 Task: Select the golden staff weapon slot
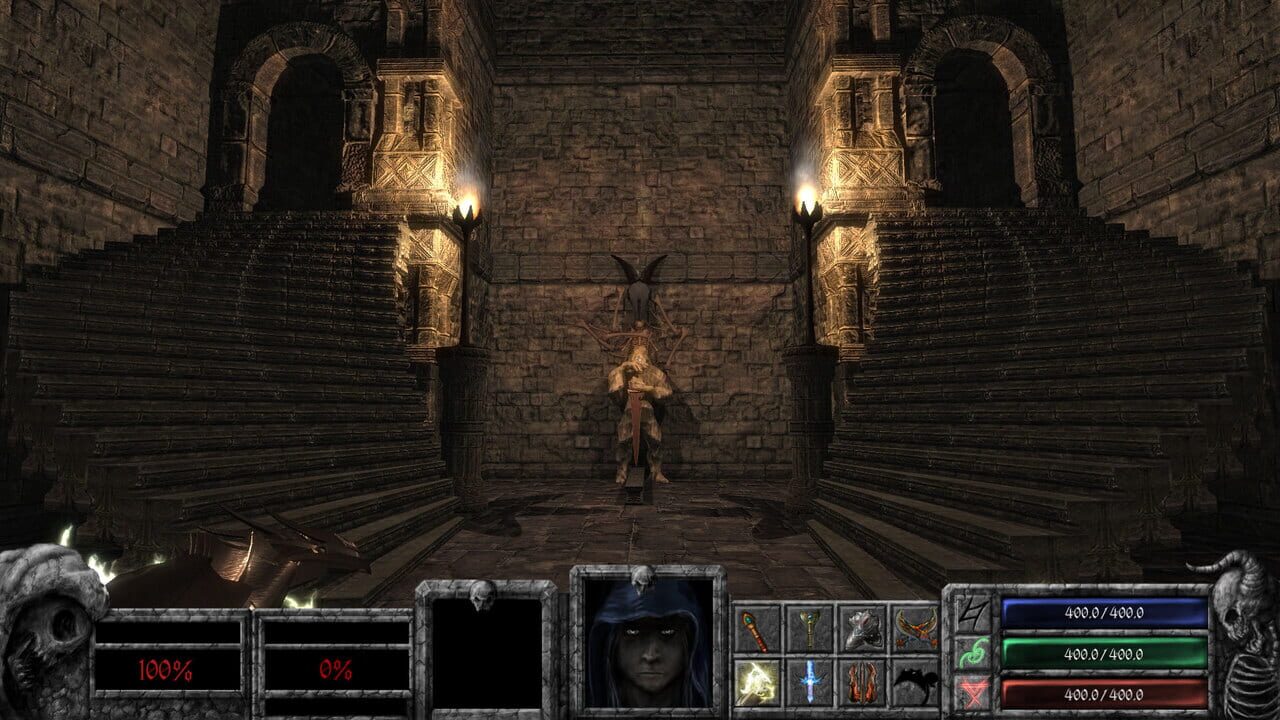pyautogui.click(x=810, y=628)
